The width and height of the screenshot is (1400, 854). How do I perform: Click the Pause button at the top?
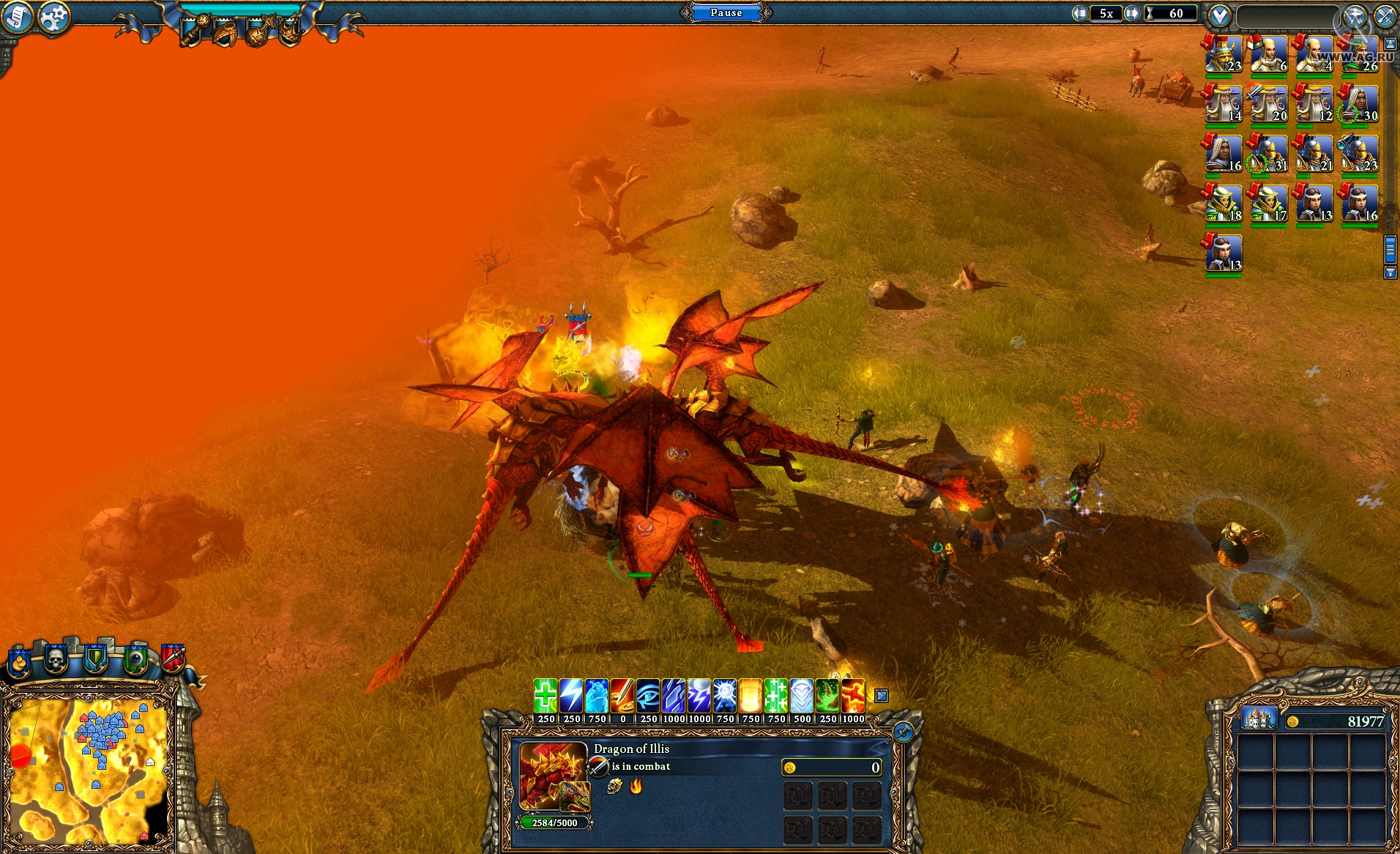(726, 12)
